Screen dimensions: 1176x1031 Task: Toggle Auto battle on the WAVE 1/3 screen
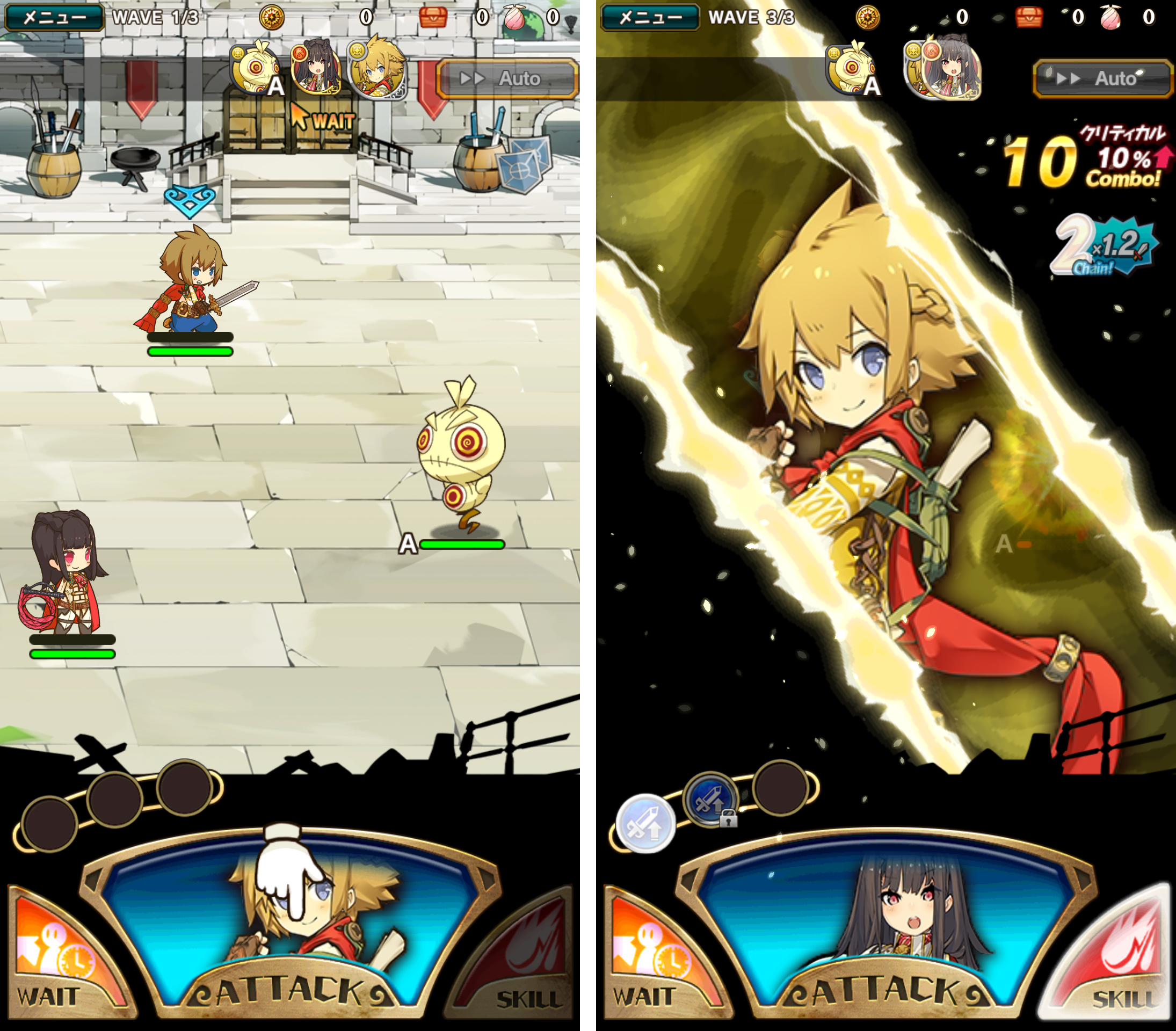(x=507, y=78)
